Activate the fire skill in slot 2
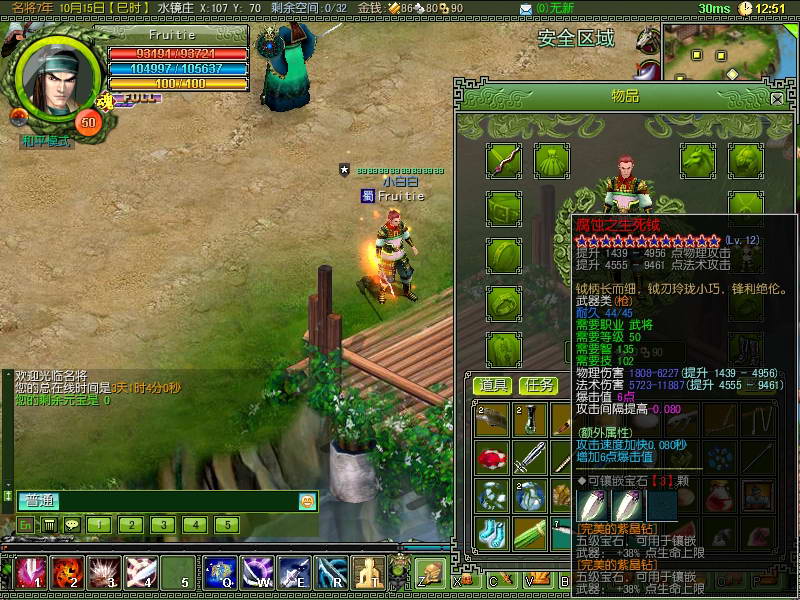 [x=66, y=573]
